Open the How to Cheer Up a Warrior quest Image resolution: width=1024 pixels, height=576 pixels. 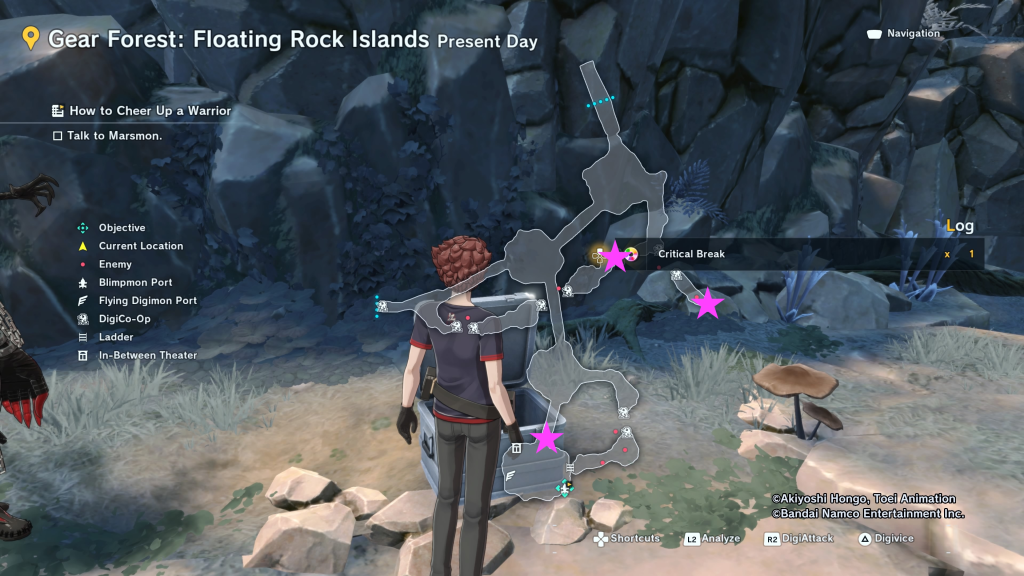click(x=149, y=111)
